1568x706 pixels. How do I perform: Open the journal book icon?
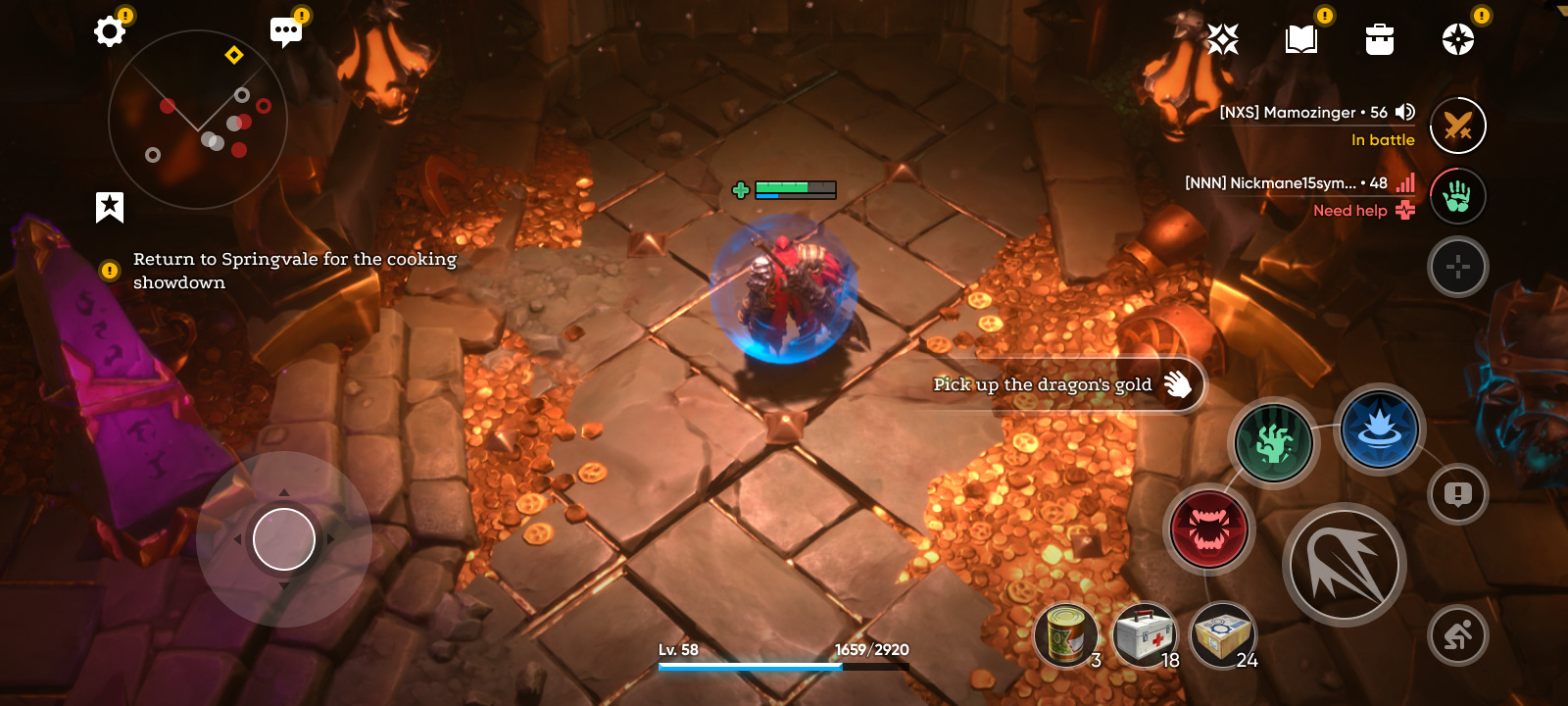pos(1301,39)
